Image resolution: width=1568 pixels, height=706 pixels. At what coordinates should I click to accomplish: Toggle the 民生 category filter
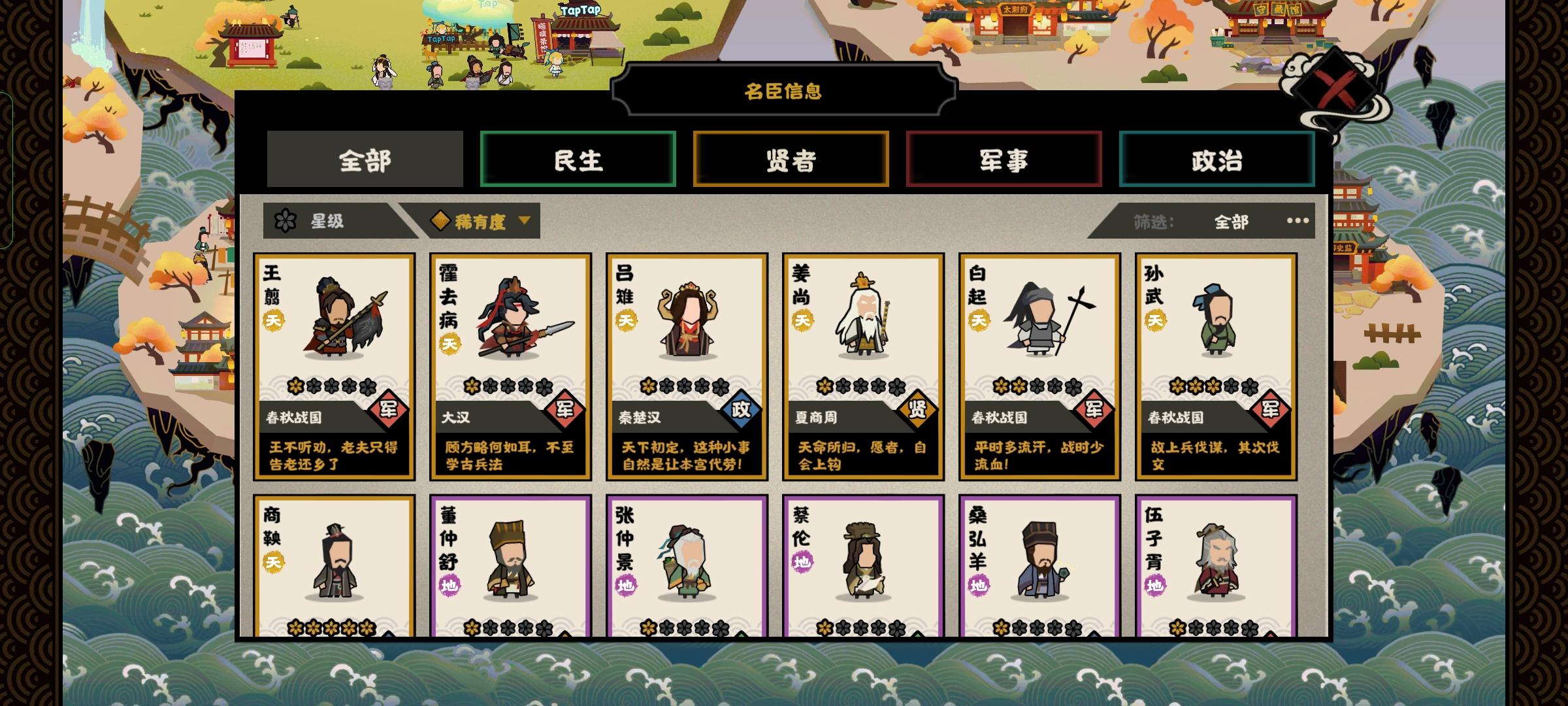coord(579,159)
